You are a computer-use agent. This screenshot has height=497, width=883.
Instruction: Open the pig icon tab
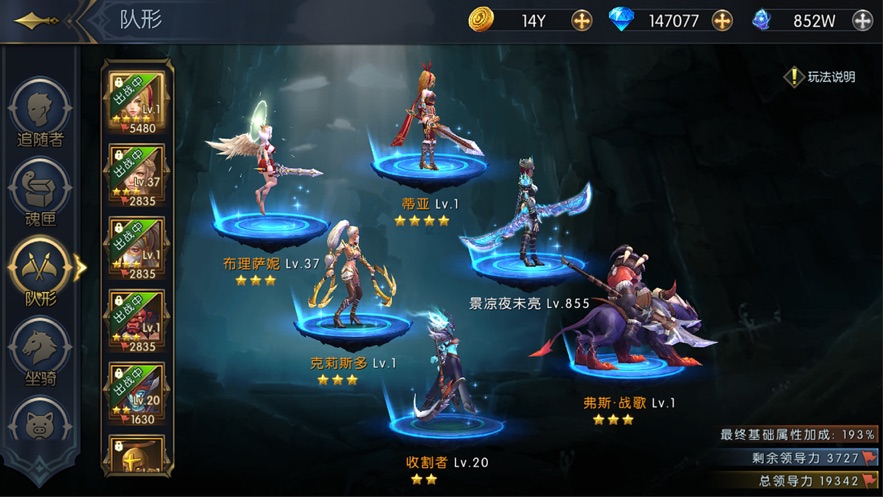pos(40,425)
